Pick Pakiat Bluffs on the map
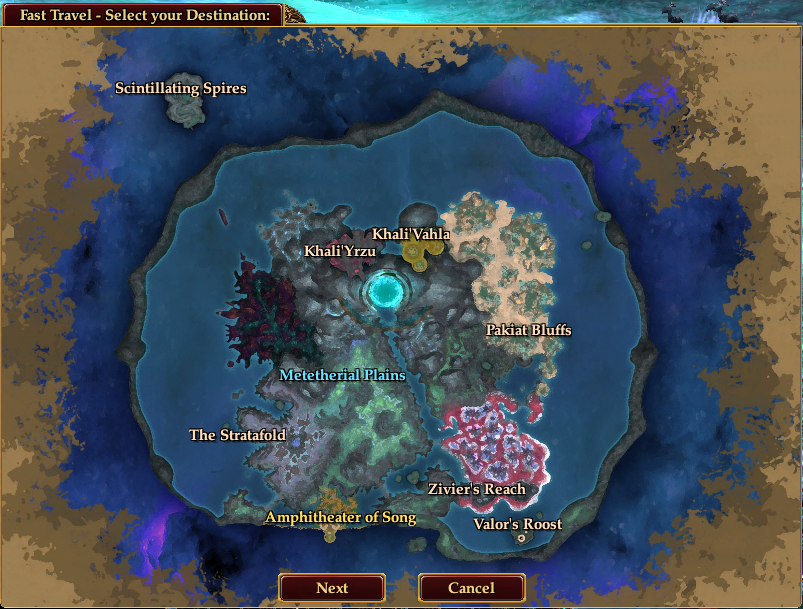The image size is (803, 609). (x=529, y=330)
